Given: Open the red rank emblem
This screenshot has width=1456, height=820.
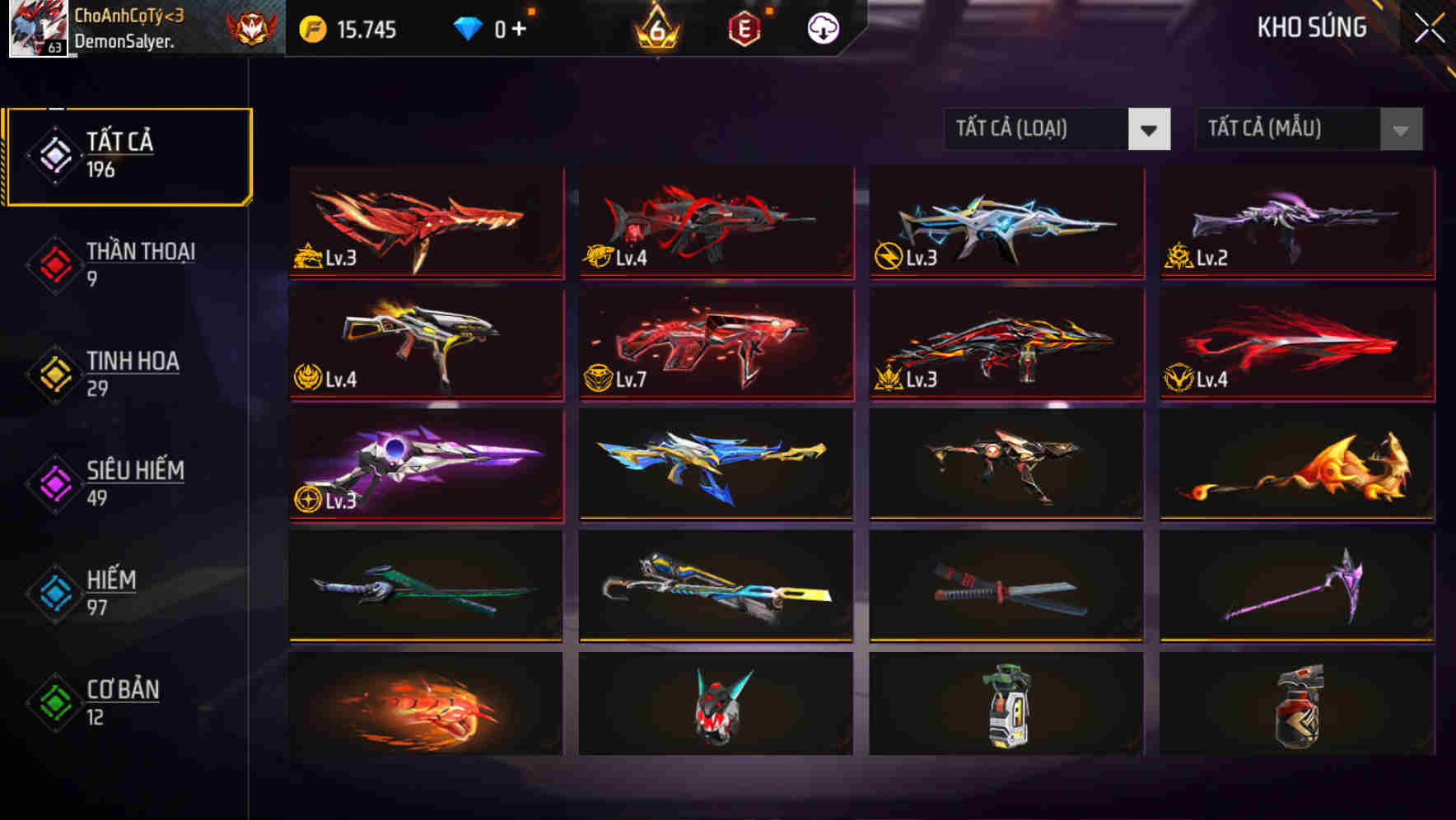Looking at the screenshot, I should (252, 27).
